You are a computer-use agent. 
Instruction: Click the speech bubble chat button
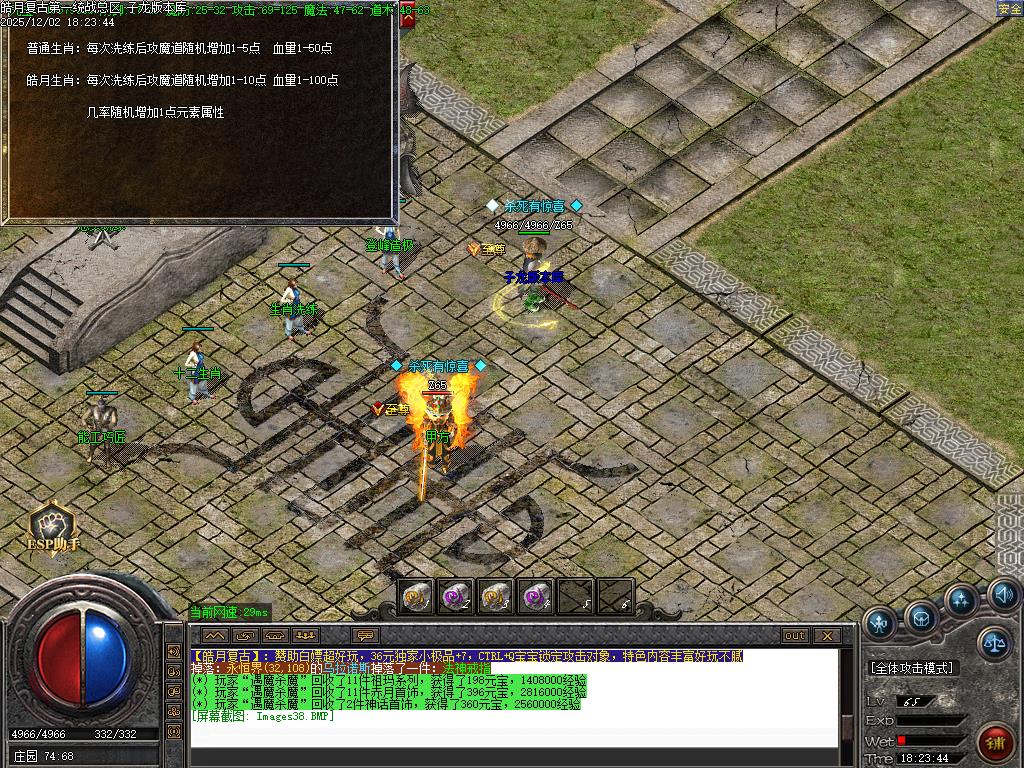coord(365,636)
